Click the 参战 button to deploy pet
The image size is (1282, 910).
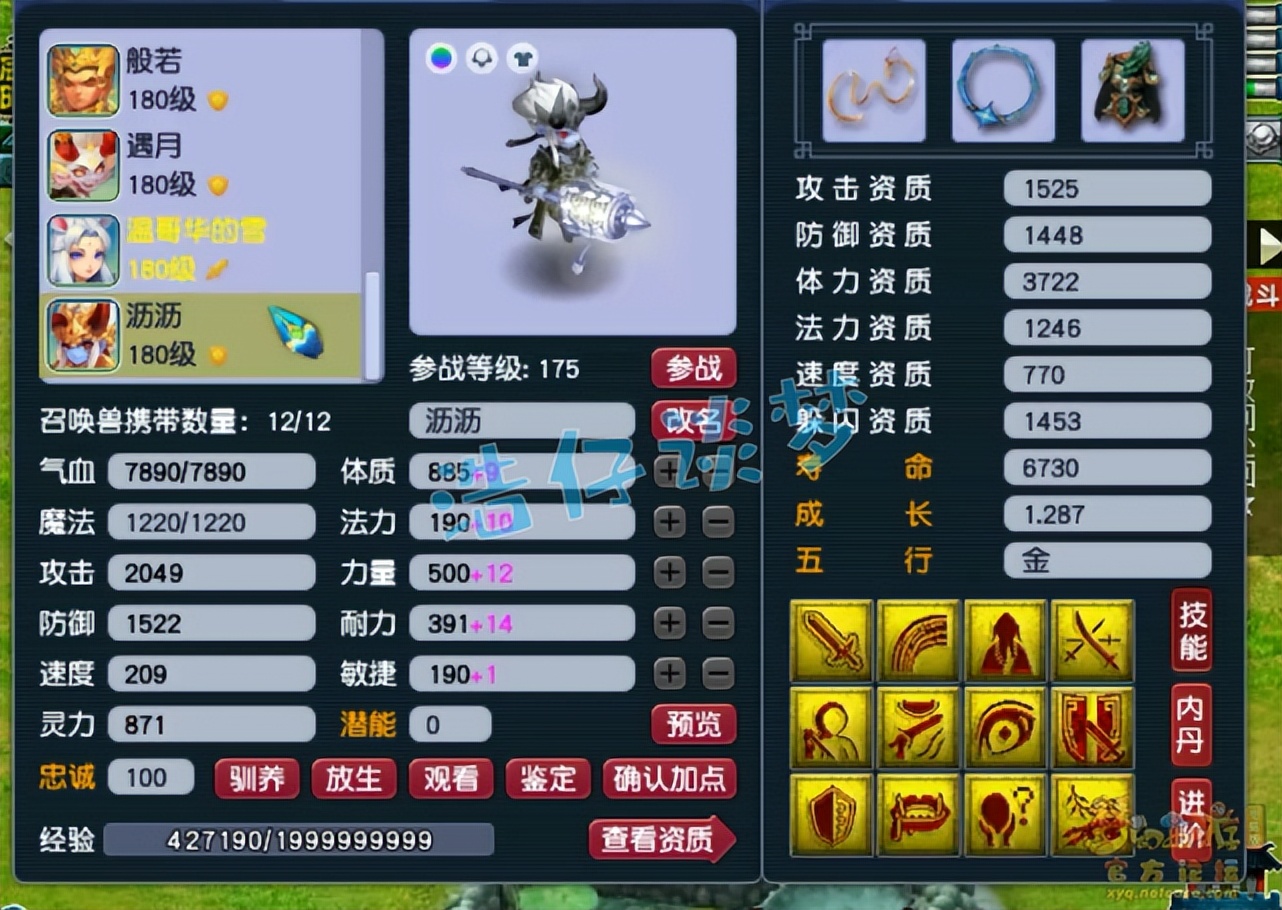tap(694, 368)
